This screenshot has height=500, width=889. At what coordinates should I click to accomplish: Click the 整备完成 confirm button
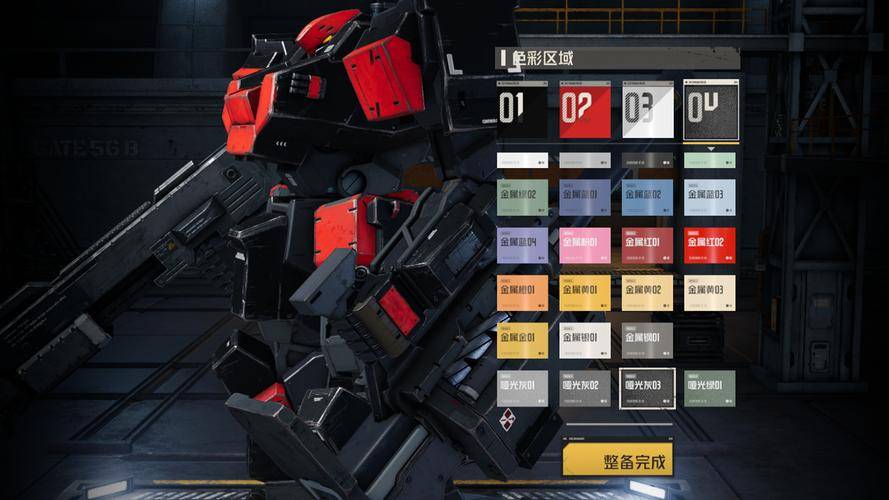[617, 461]
